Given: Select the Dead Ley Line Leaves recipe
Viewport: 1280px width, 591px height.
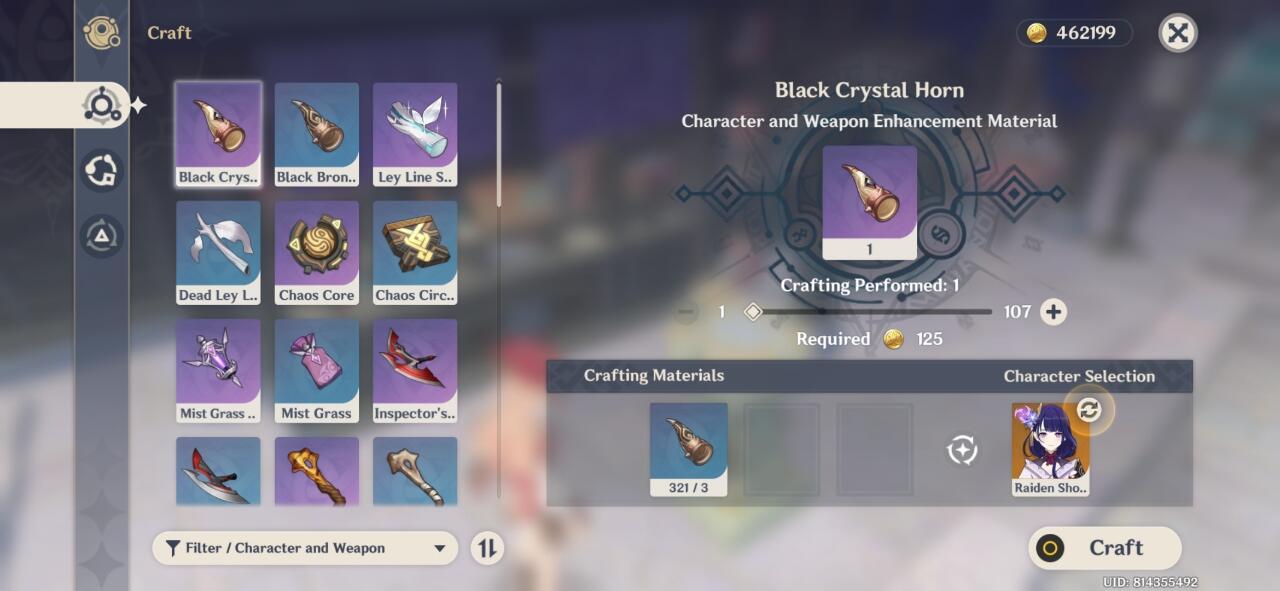Looking at the screenshot, I should [218, 252].
